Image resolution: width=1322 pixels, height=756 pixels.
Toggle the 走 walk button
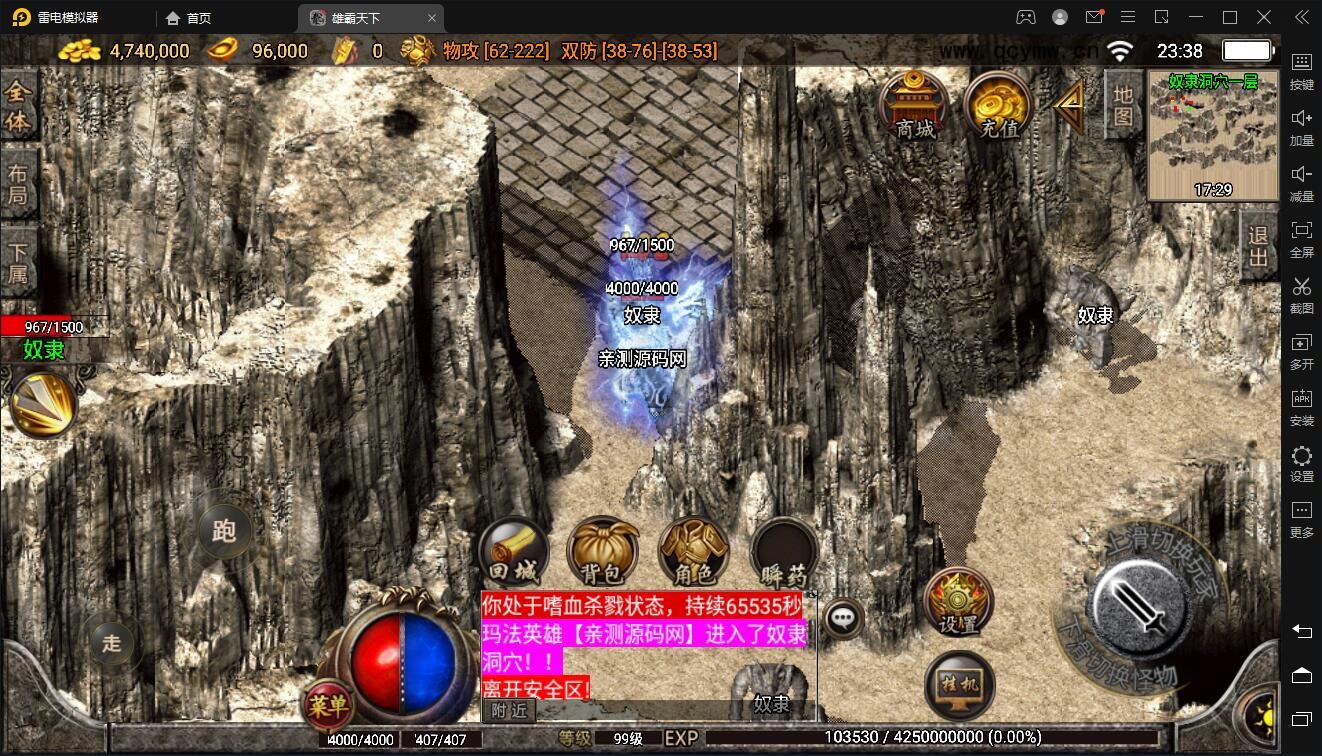[111, 641]
